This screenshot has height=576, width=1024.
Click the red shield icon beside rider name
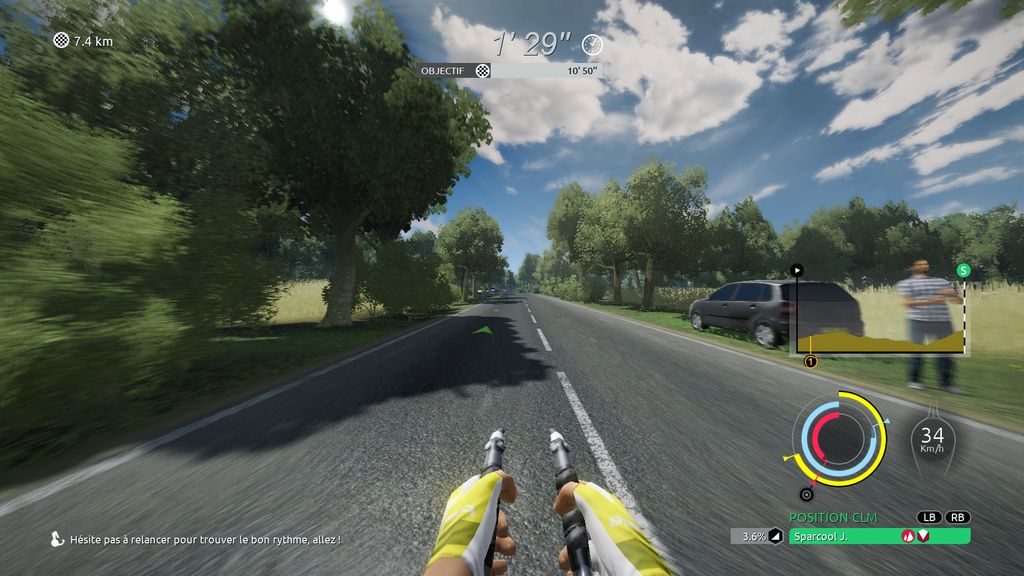[x=923, y=536]
